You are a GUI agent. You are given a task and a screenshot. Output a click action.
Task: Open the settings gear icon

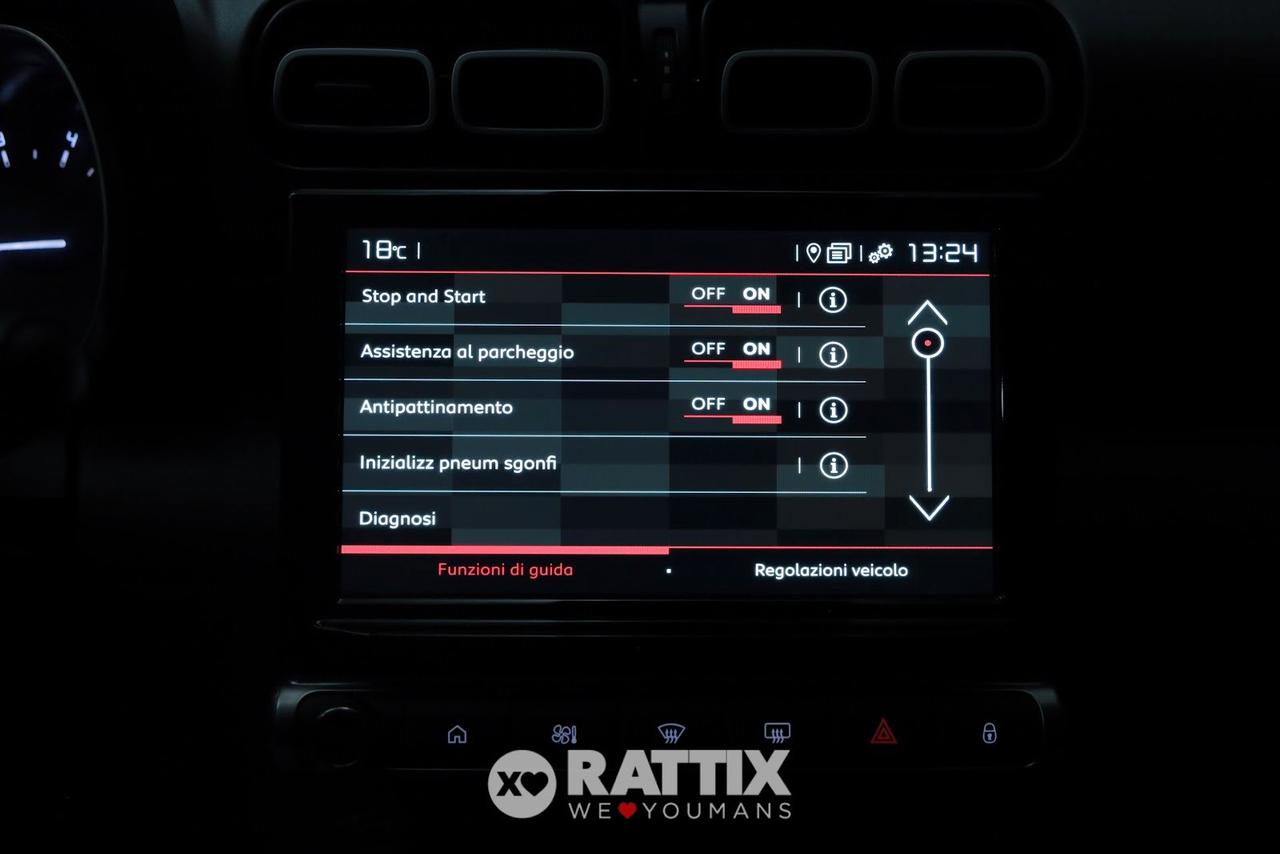(881, 253)
